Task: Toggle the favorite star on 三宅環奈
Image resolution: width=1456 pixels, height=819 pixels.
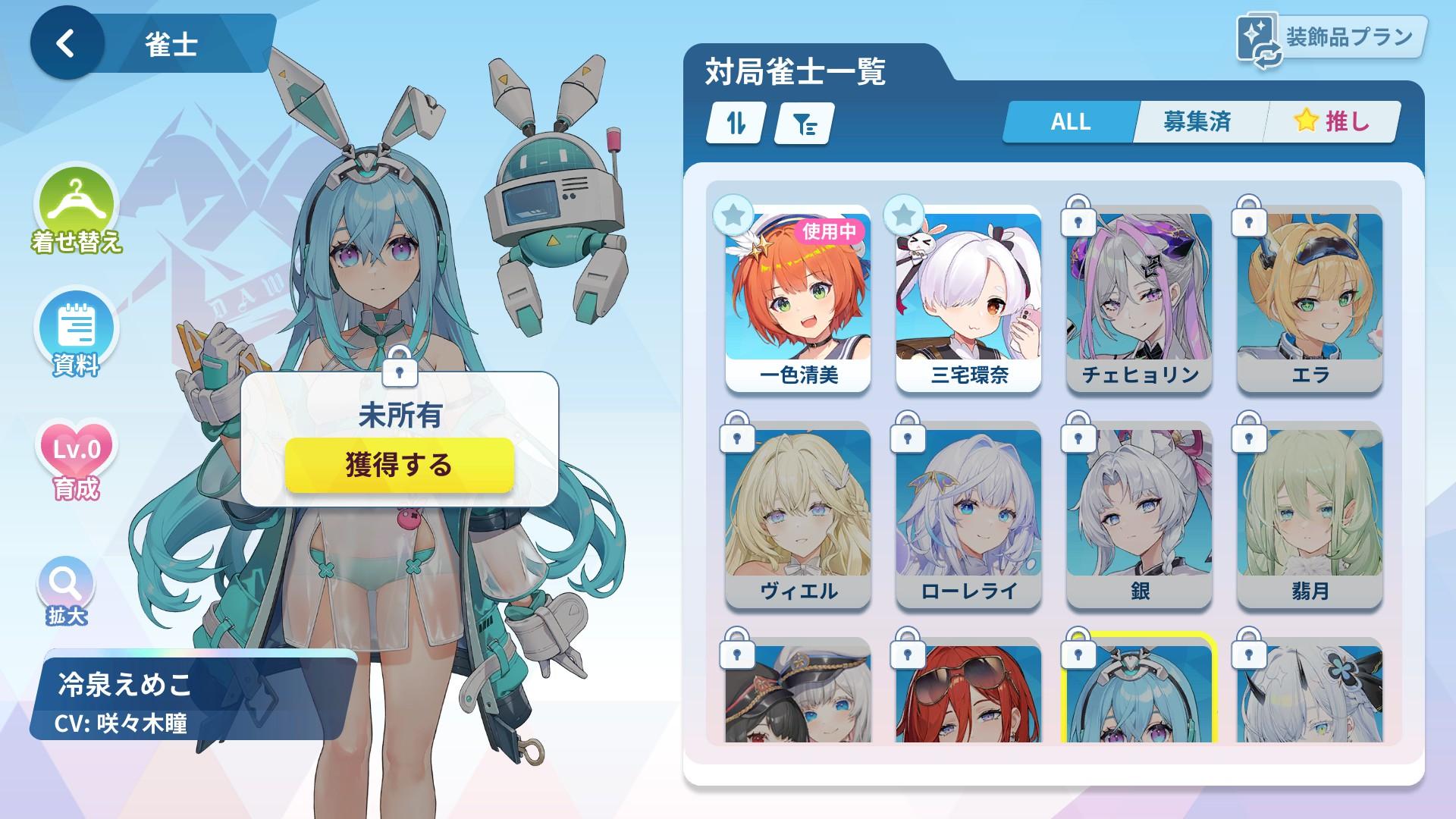Action: click(x=904, y=215)
